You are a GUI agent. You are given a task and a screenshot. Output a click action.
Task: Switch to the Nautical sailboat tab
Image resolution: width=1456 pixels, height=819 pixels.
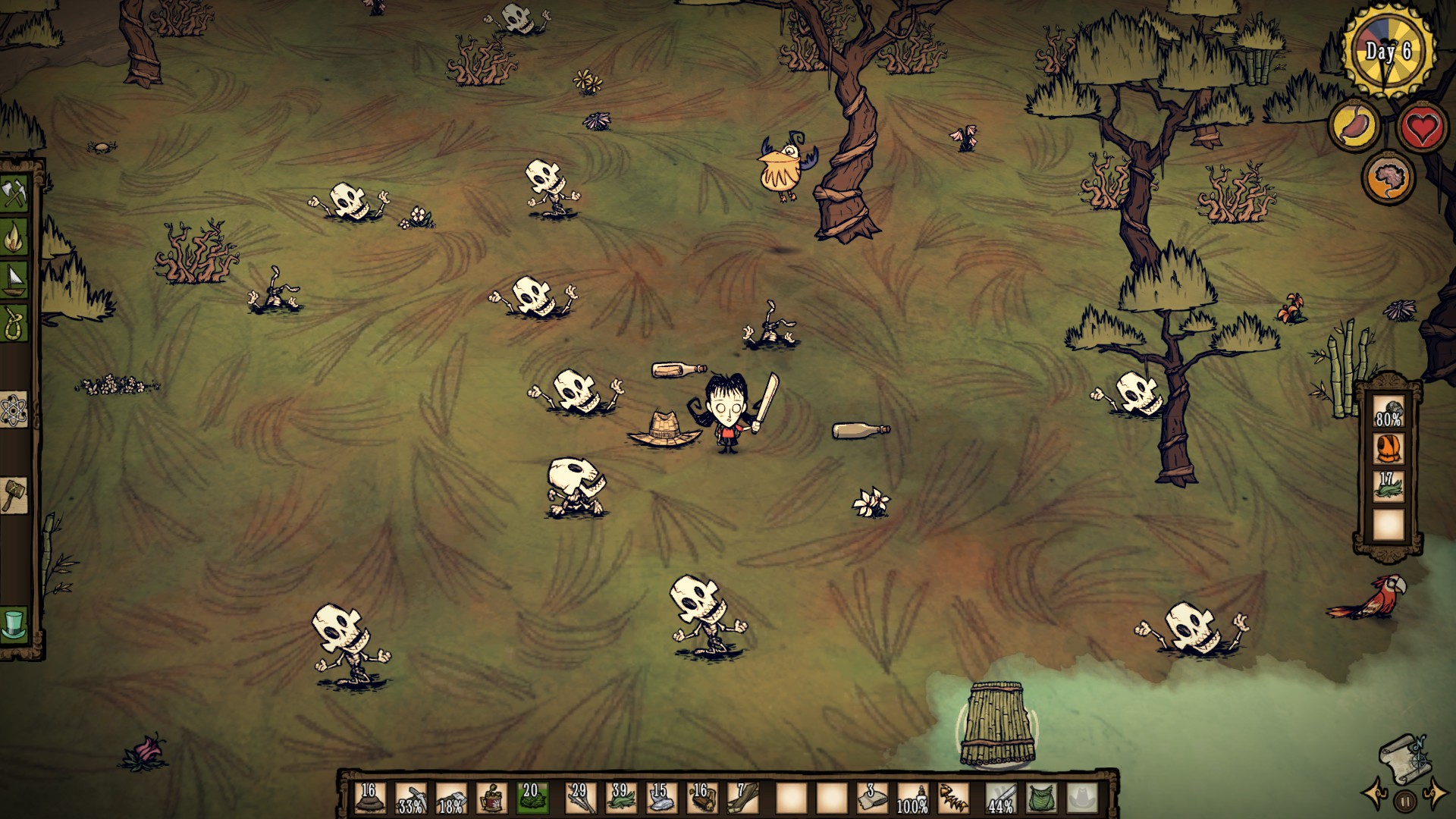[x=14, y=279]
